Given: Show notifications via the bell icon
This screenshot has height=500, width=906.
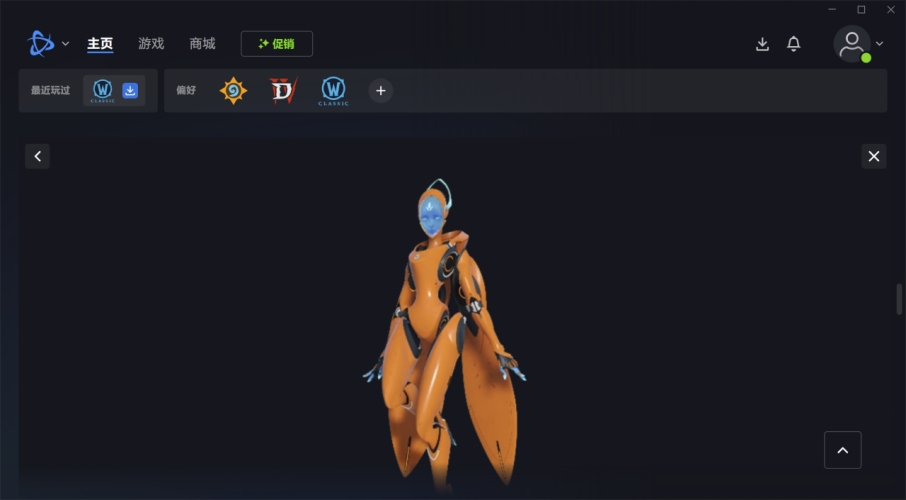Looking at the screenshot, I should (x=794, y=44).
